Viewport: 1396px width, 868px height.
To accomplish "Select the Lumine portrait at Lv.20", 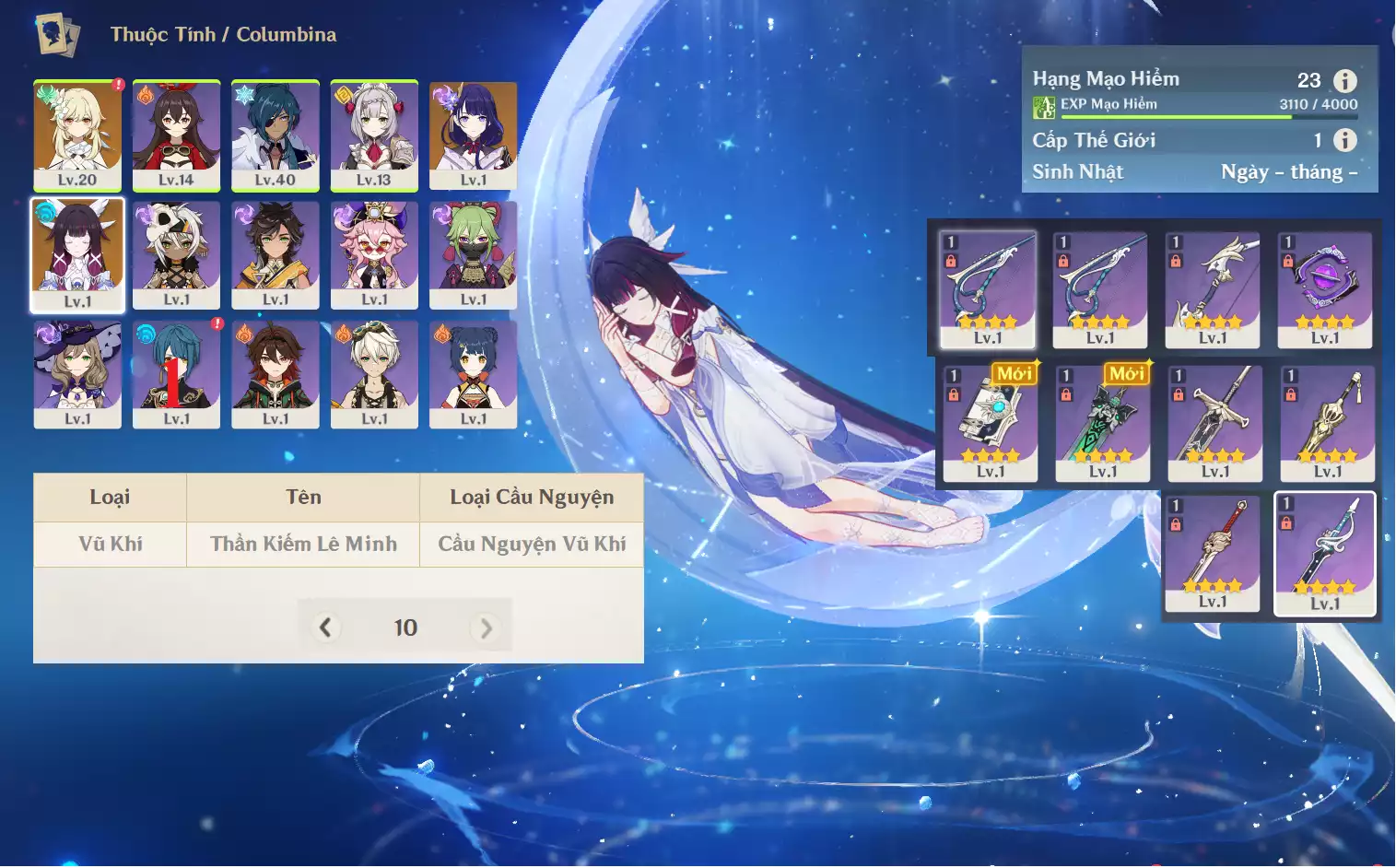I will pos(77,135).
